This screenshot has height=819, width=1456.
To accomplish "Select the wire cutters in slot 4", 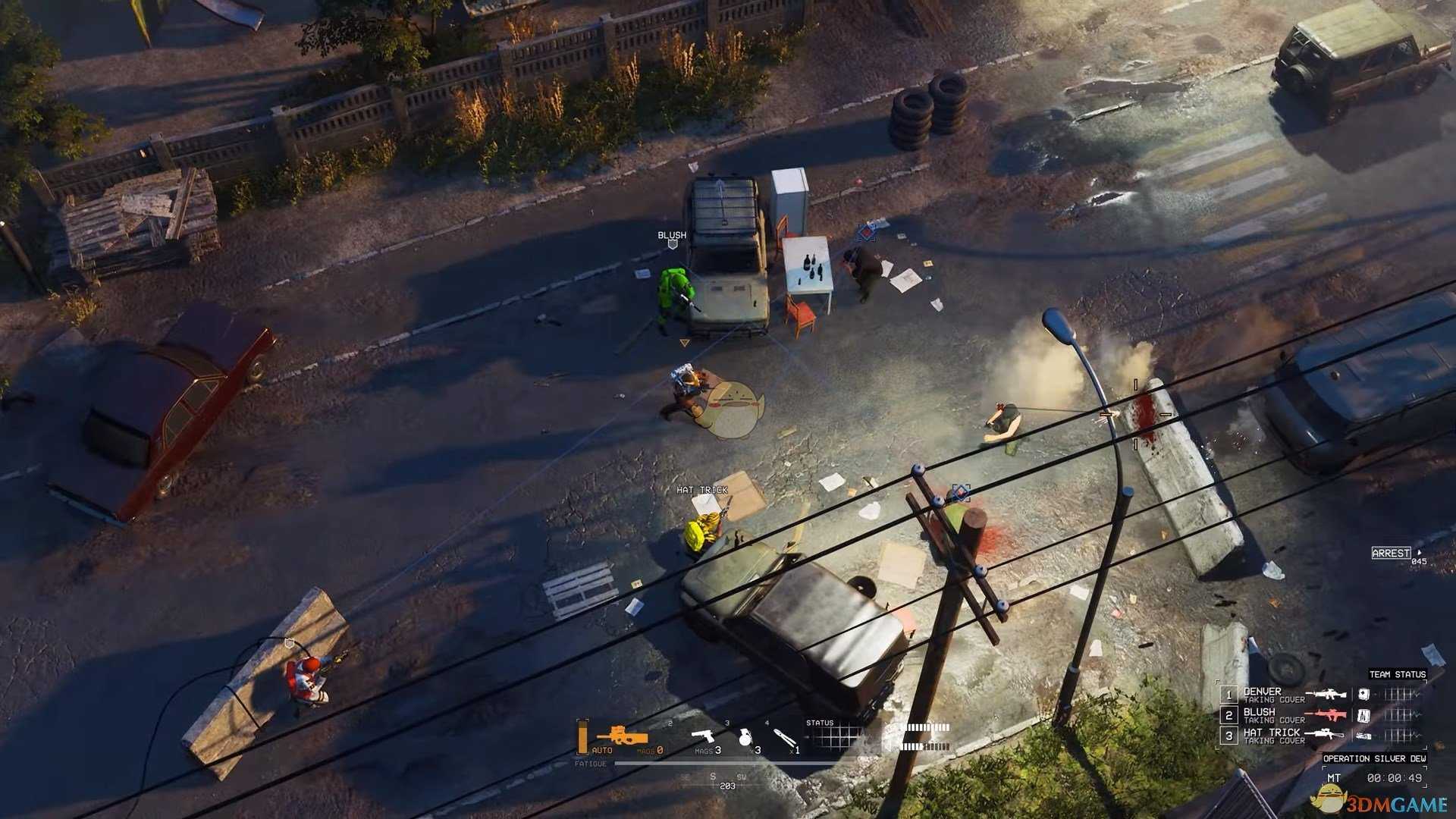I will pyautogui.click(x=785, y=736).
